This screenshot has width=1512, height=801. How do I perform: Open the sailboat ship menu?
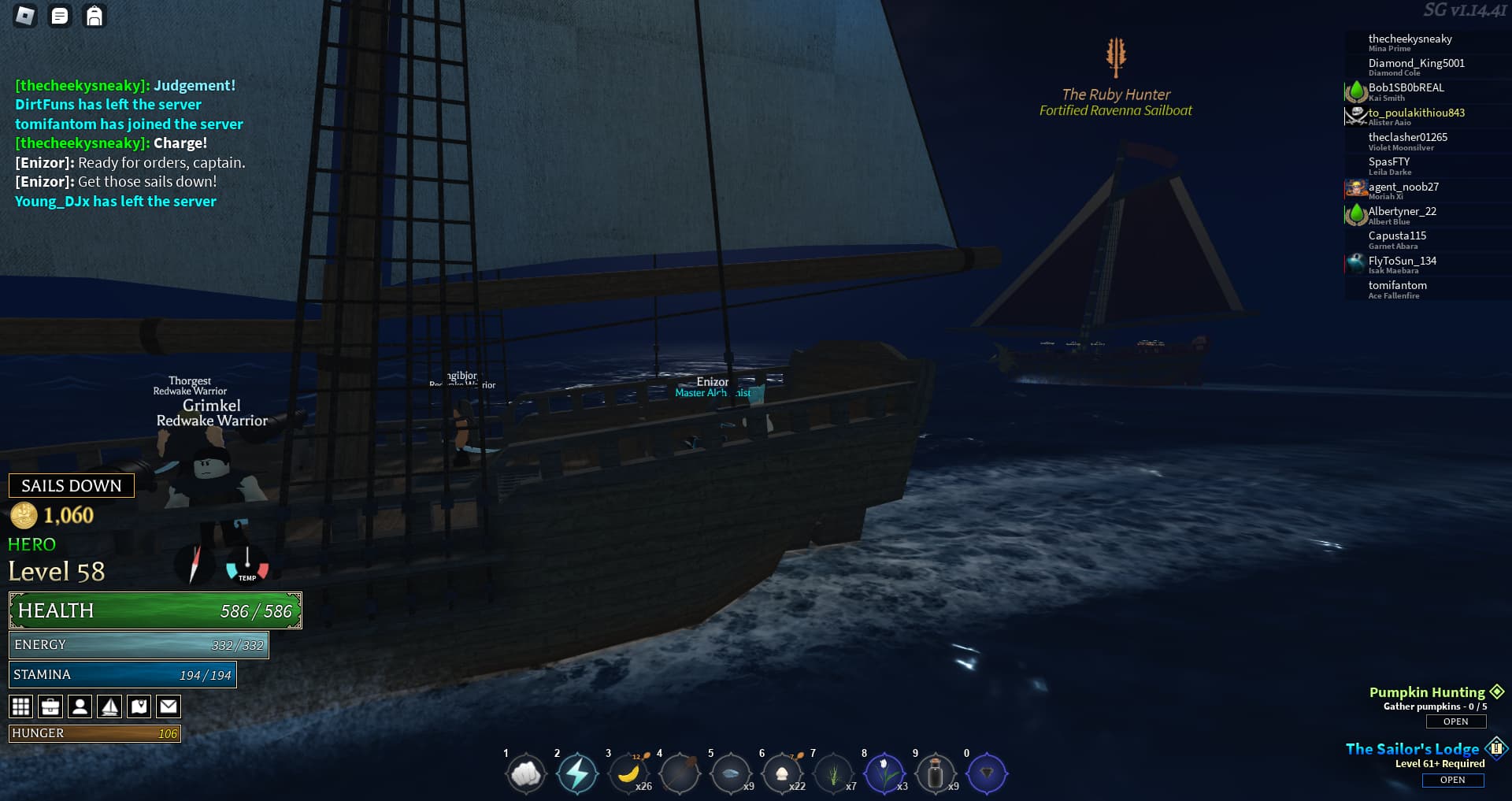click(109, 706)
